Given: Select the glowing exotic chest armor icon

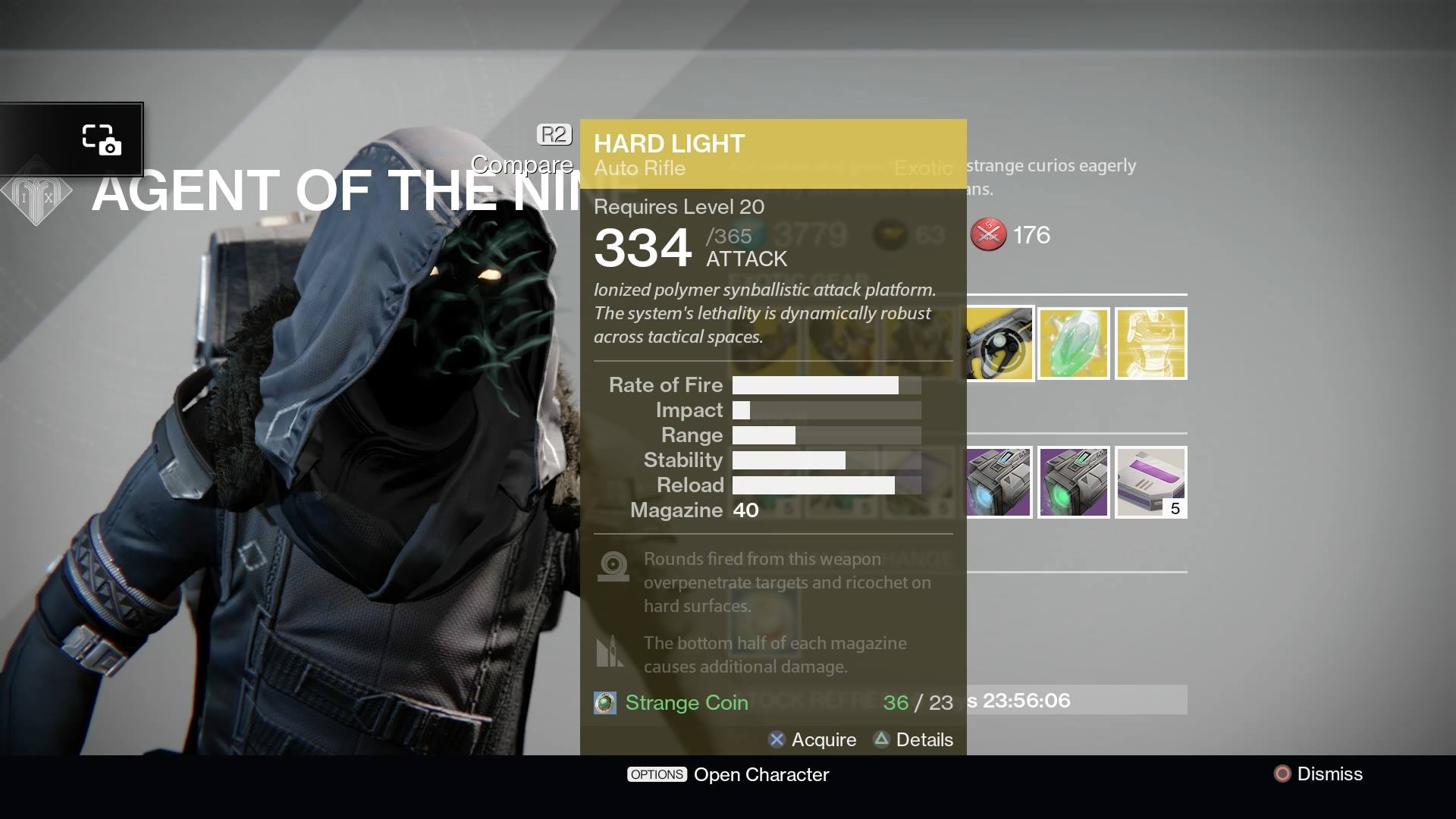Looking at the screenshot, I should click(x=1150, y=343).
